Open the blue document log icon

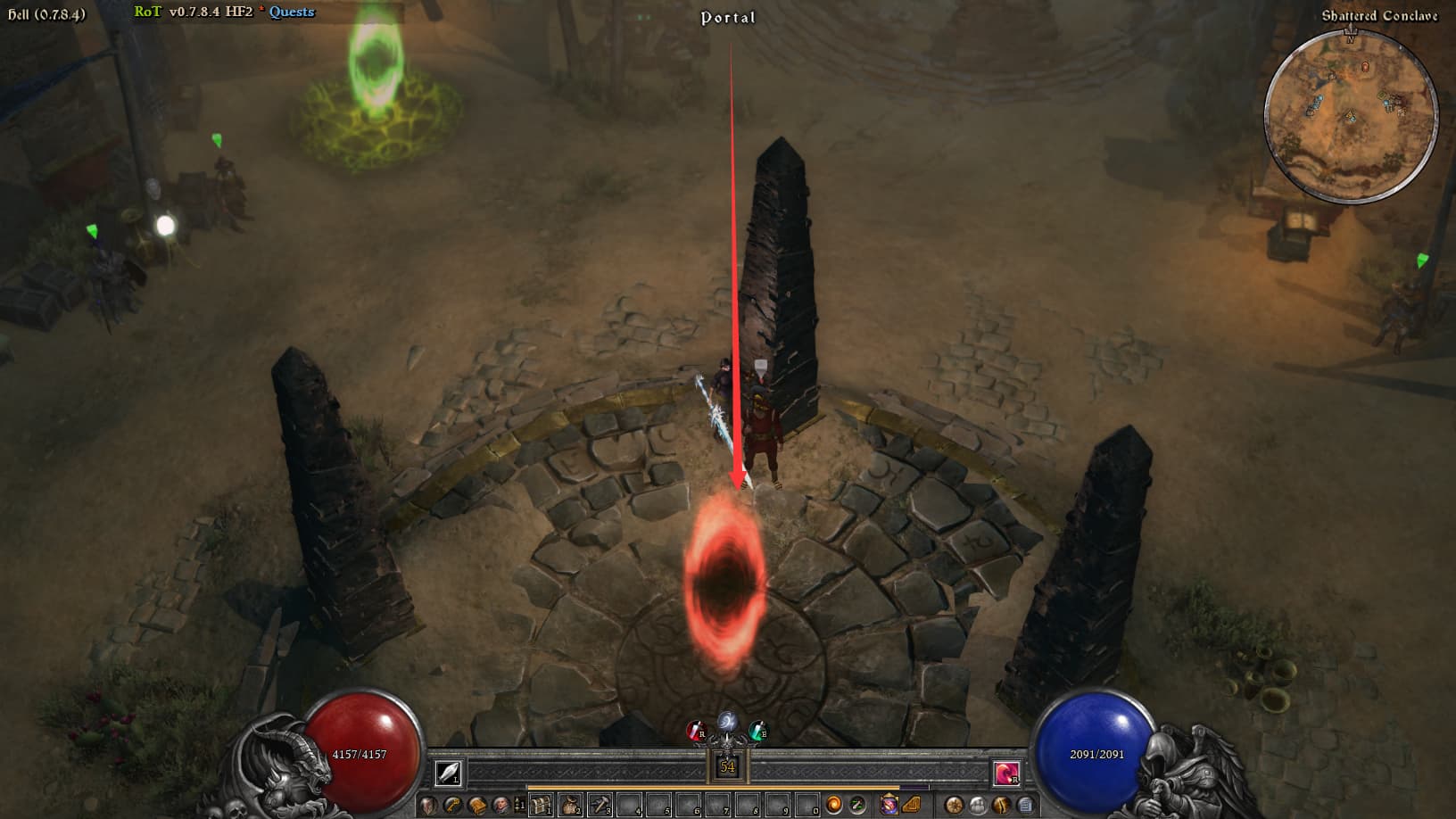click(x=1025, y=806)
